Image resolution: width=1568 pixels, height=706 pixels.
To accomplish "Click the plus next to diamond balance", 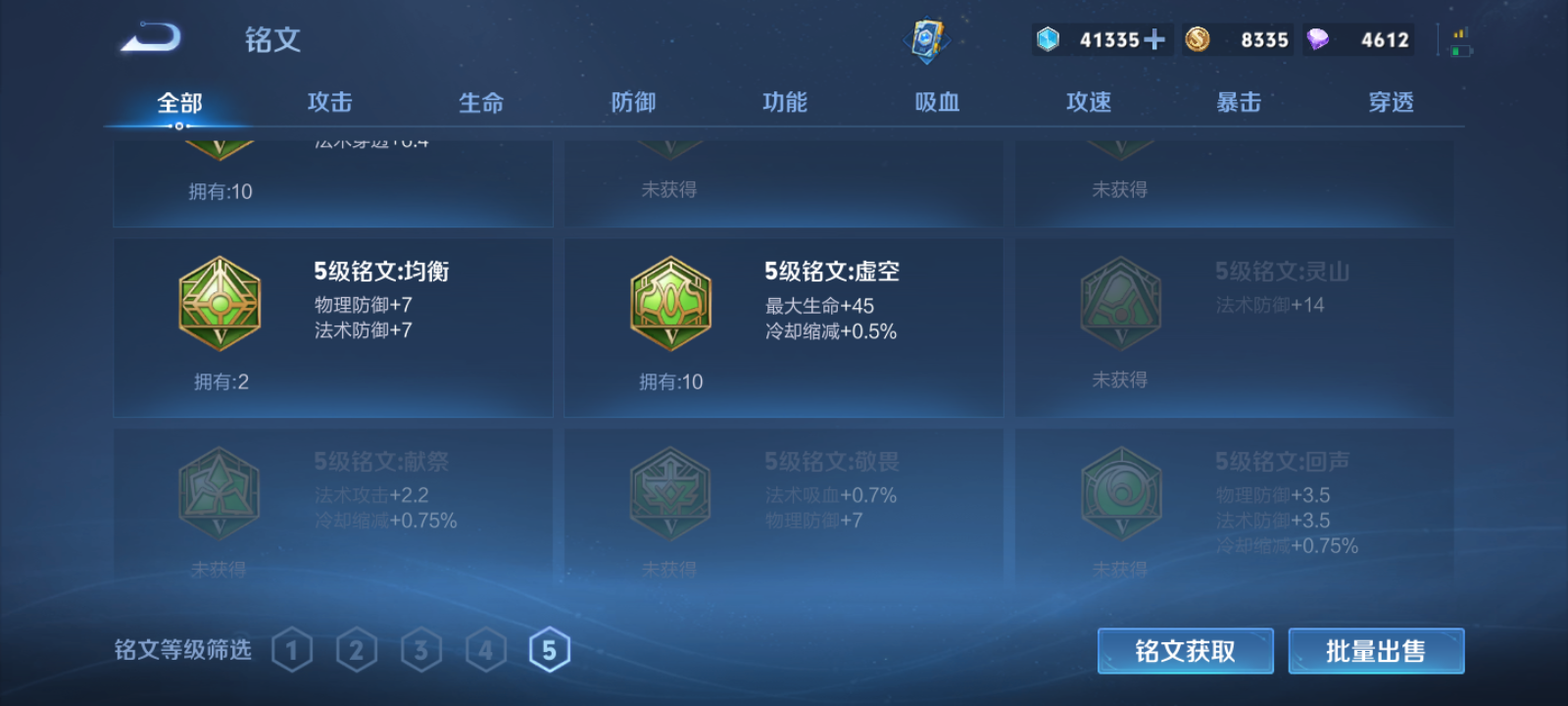I will click(1154, 39).
